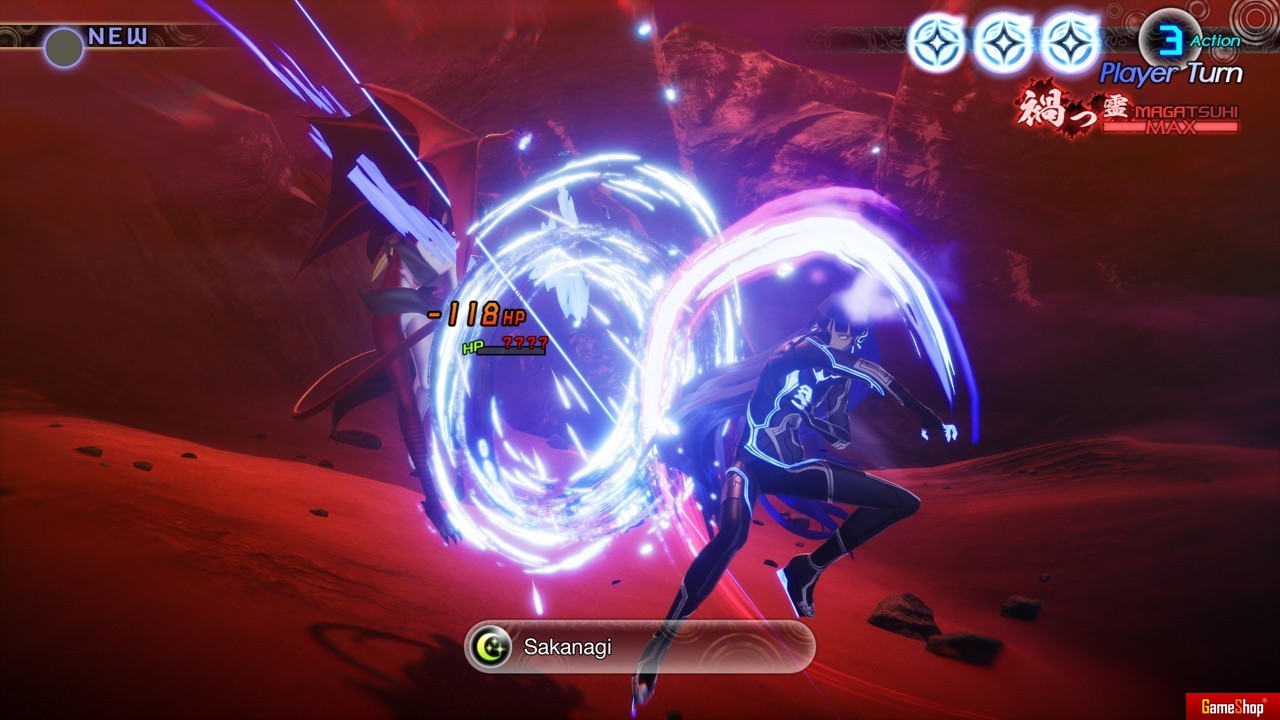Open the NEW notification circle icon

tap(64, 47)
